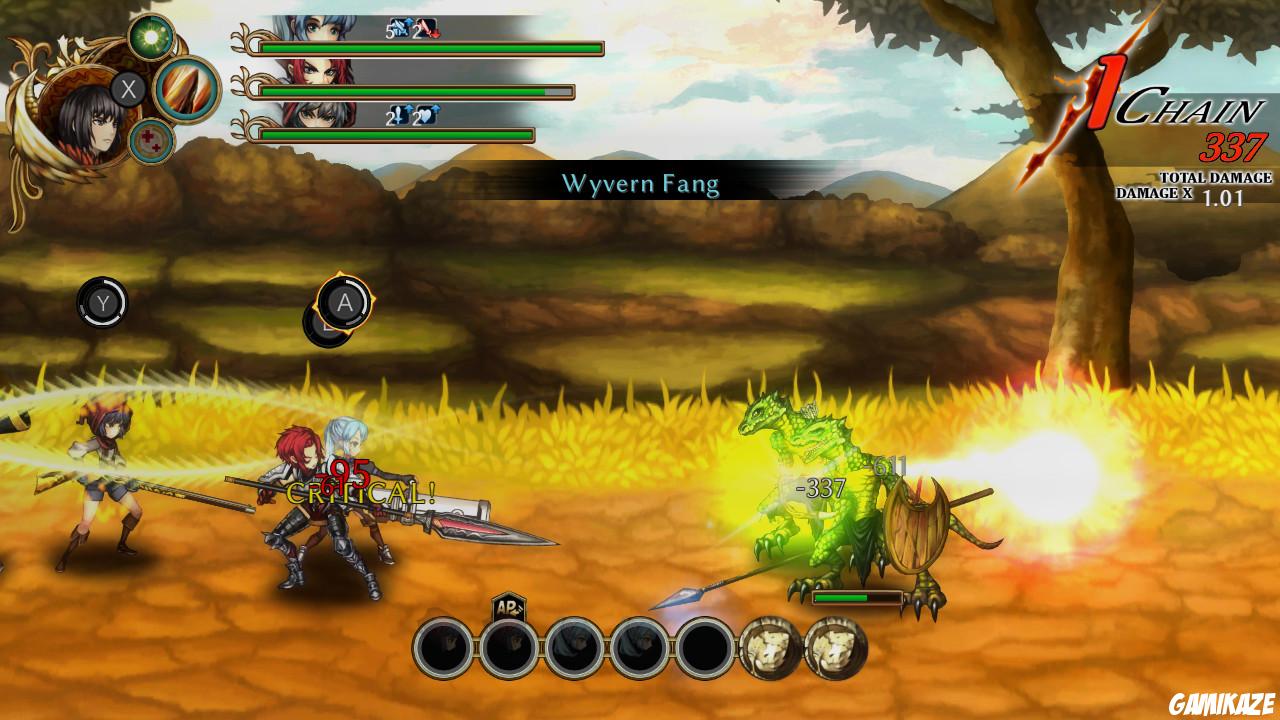The height and width of the screenshot is (720, 1280).
Task: Activate the green energy burst skill icon
Action: [151, 36]
